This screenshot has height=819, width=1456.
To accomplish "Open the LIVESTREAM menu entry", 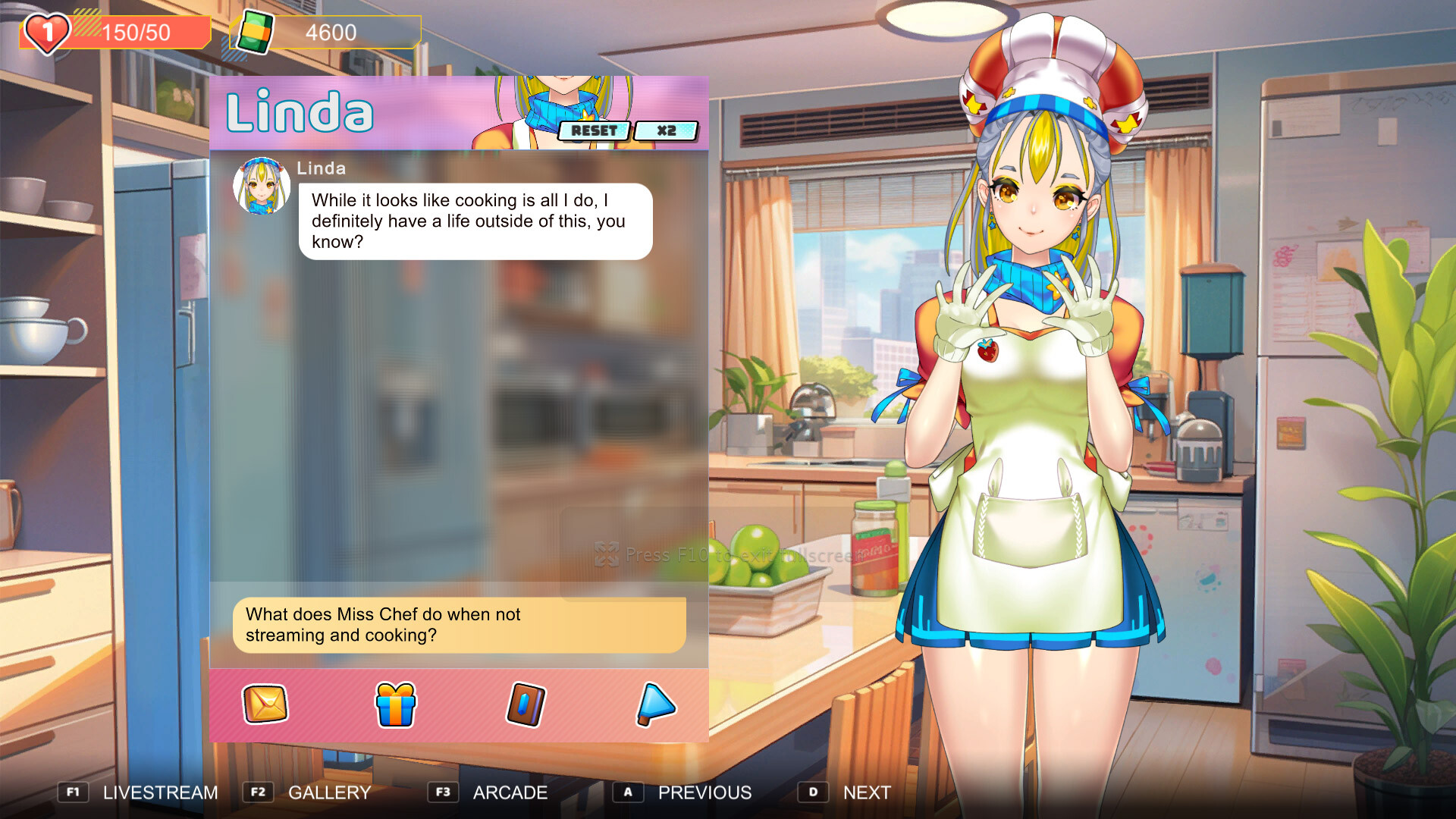I will (160, 793).
